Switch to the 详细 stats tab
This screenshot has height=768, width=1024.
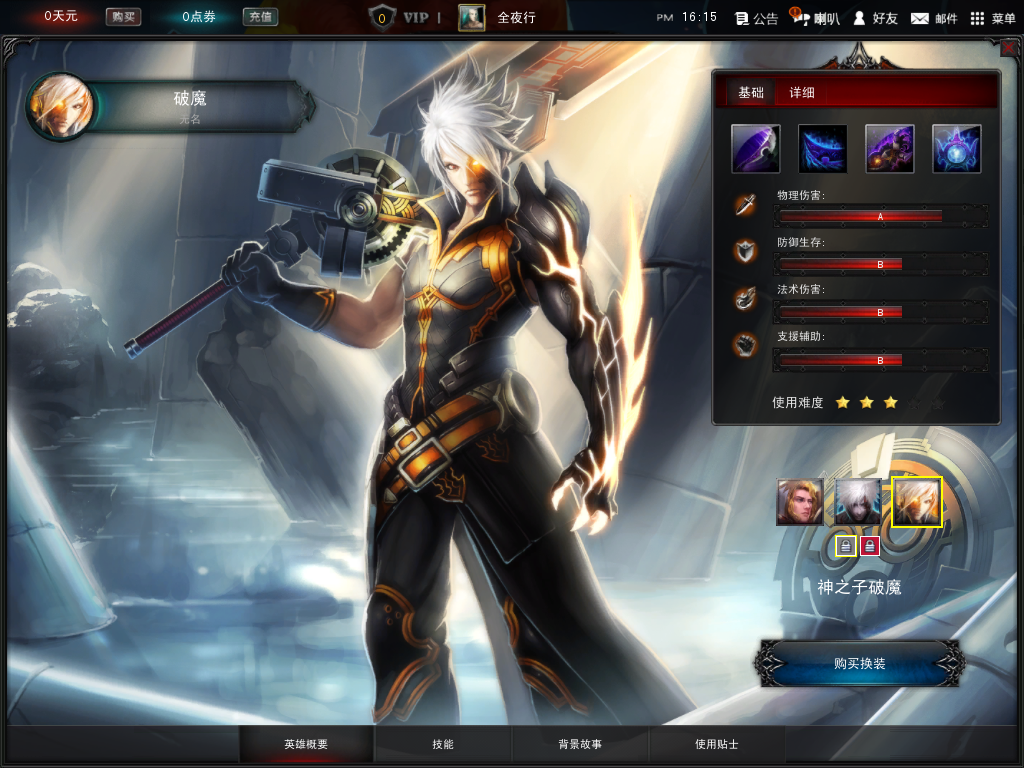[802, 93]
